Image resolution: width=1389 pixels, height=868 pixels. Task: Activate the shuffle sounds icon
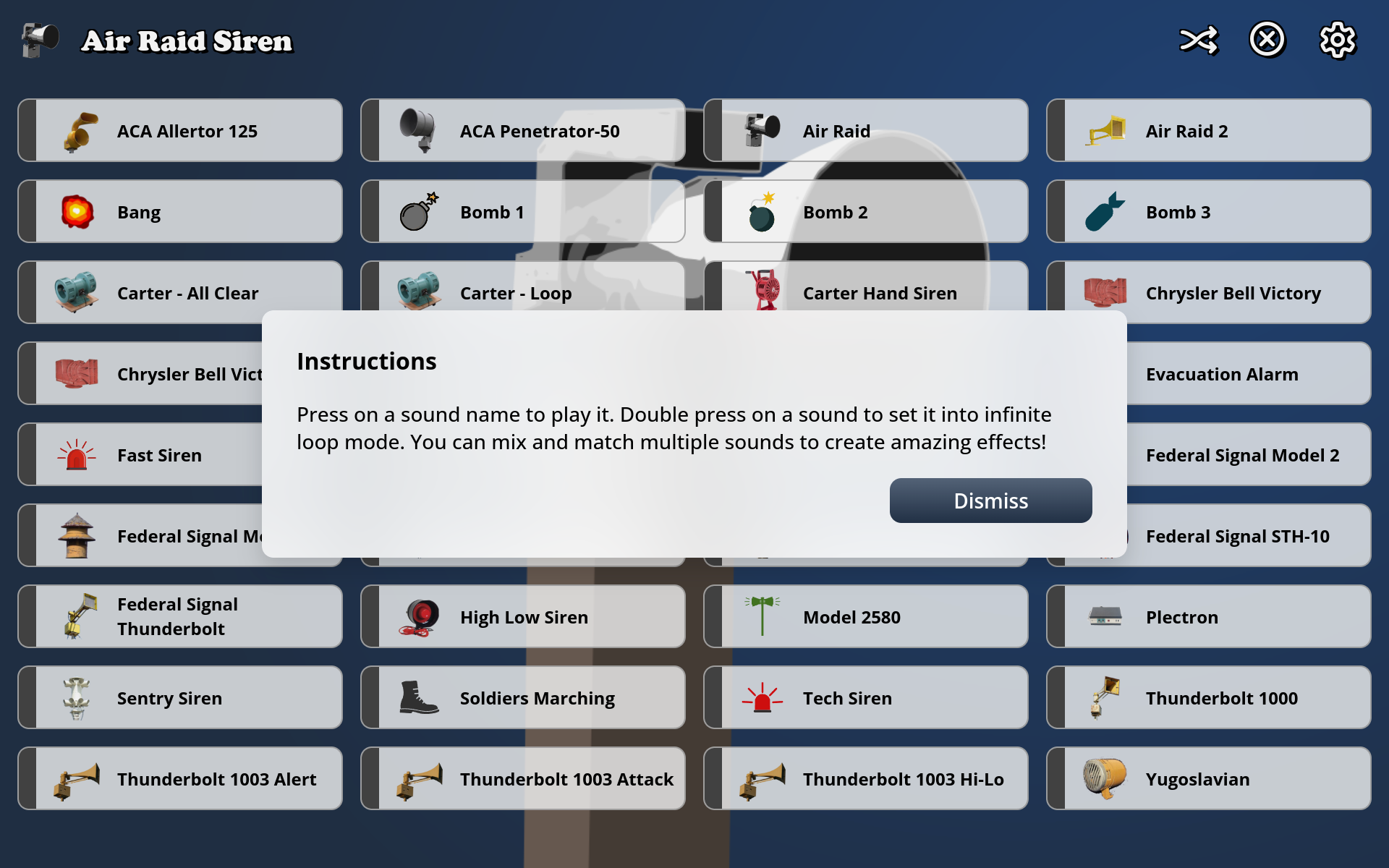[1199, 41]
